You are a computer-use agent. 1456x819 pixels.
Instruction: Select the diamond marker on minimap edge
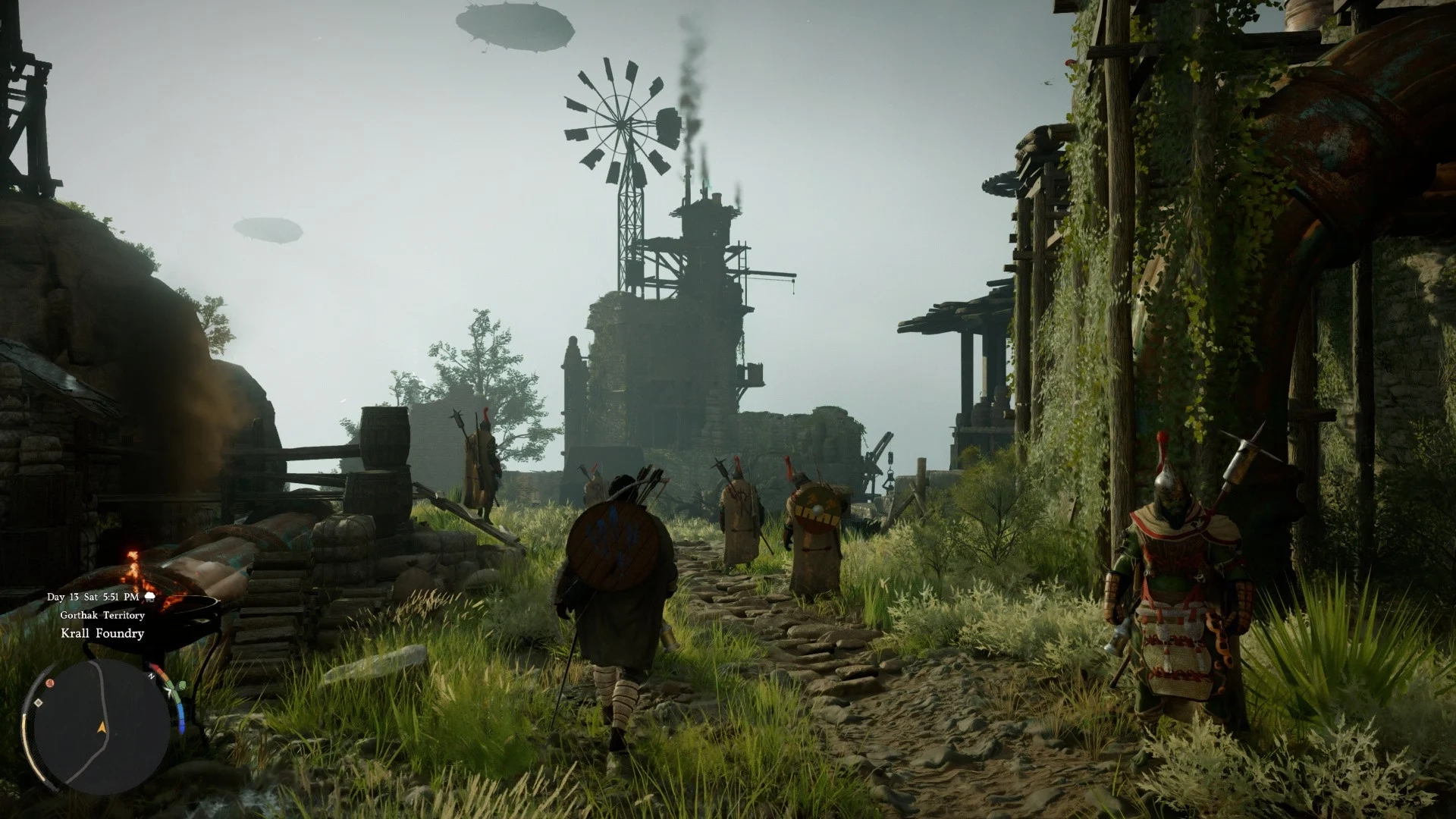pyautogui.click(x=36, y=703)
